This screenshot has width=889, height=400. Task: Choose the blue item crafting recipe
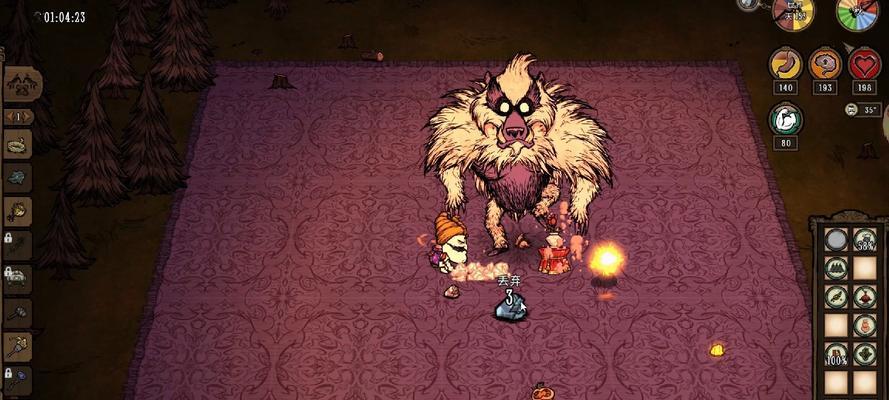point(18,177)
